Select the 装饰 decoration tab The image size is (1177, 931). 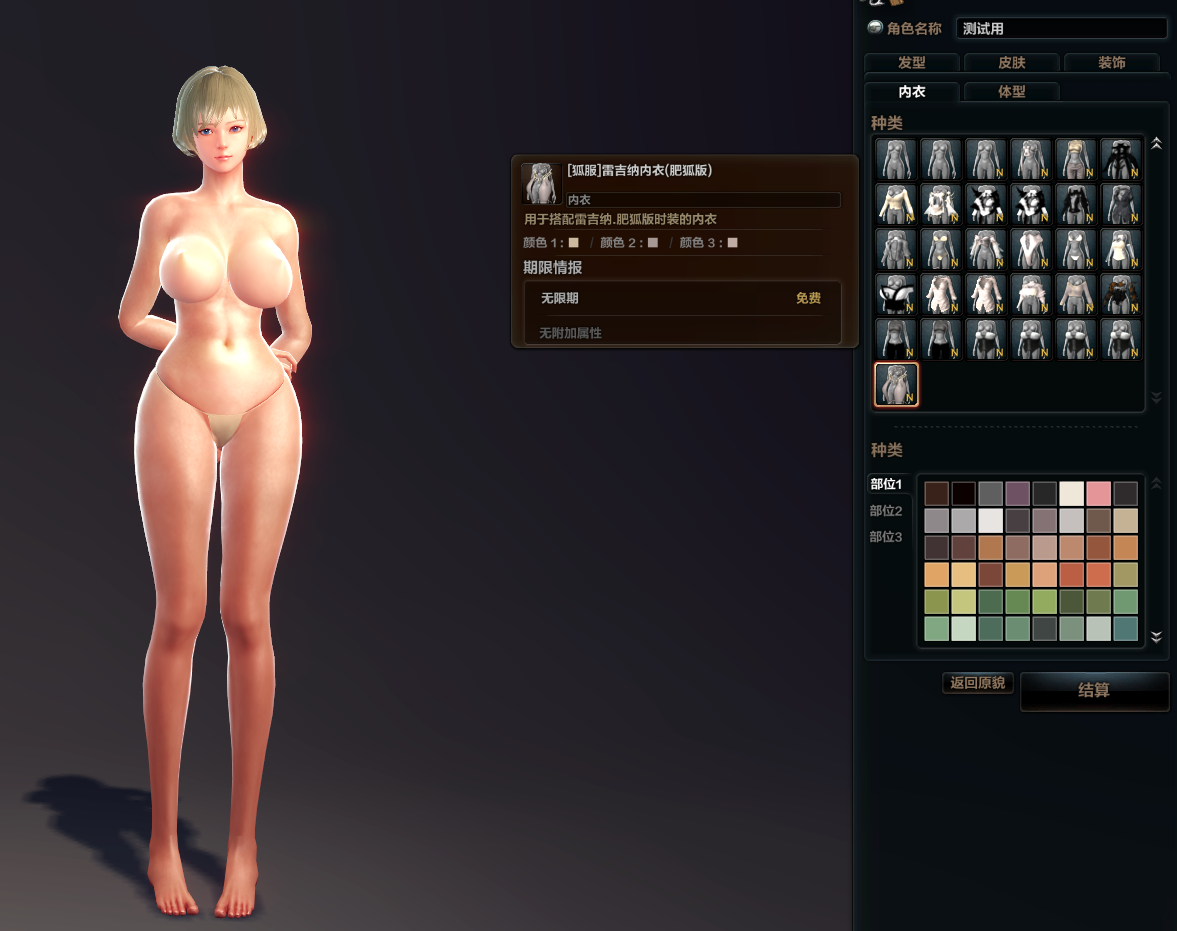[1111, 63]
